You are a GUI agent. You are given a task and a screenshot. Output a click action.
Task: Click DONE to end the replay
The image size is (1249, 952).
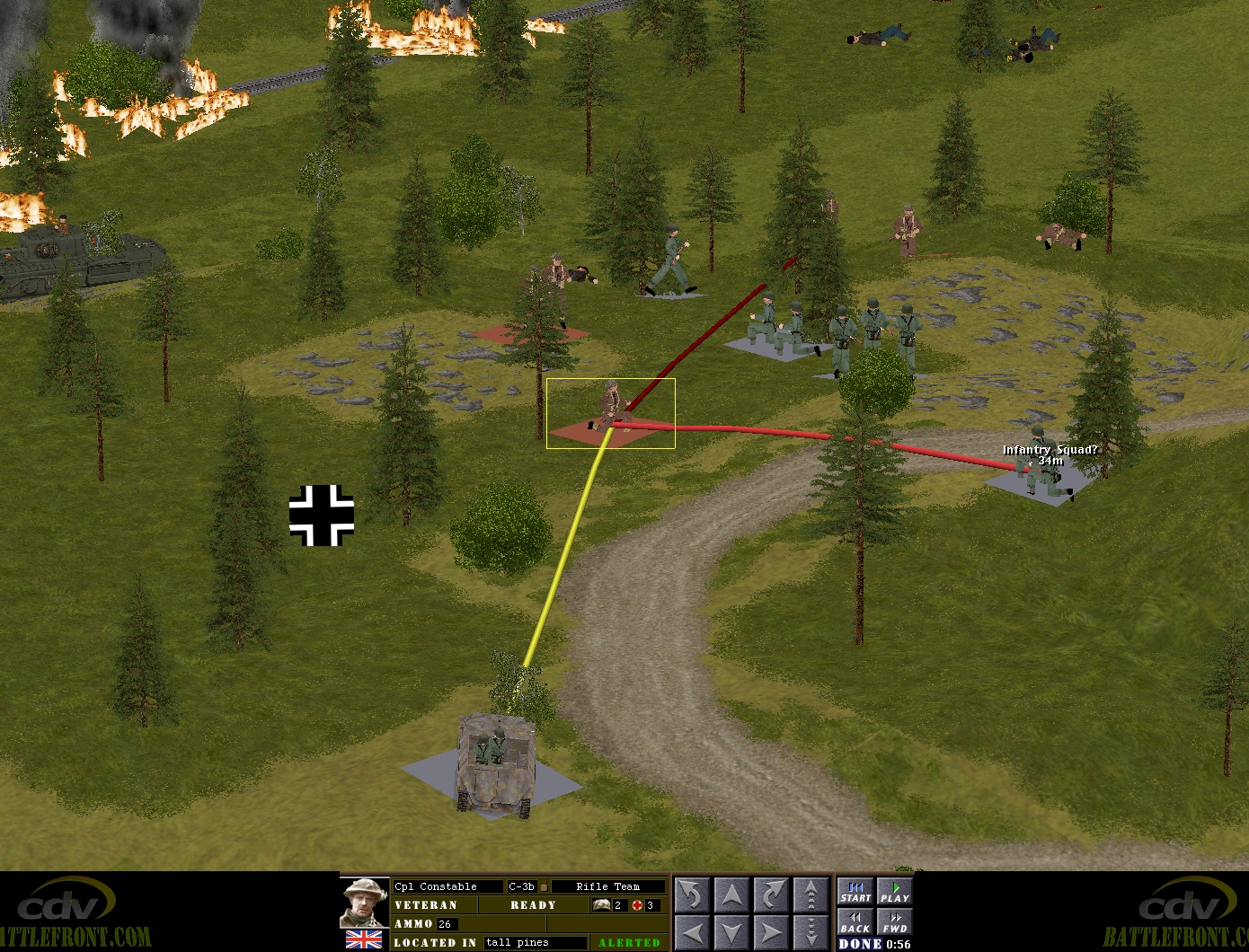pos(859,944)
